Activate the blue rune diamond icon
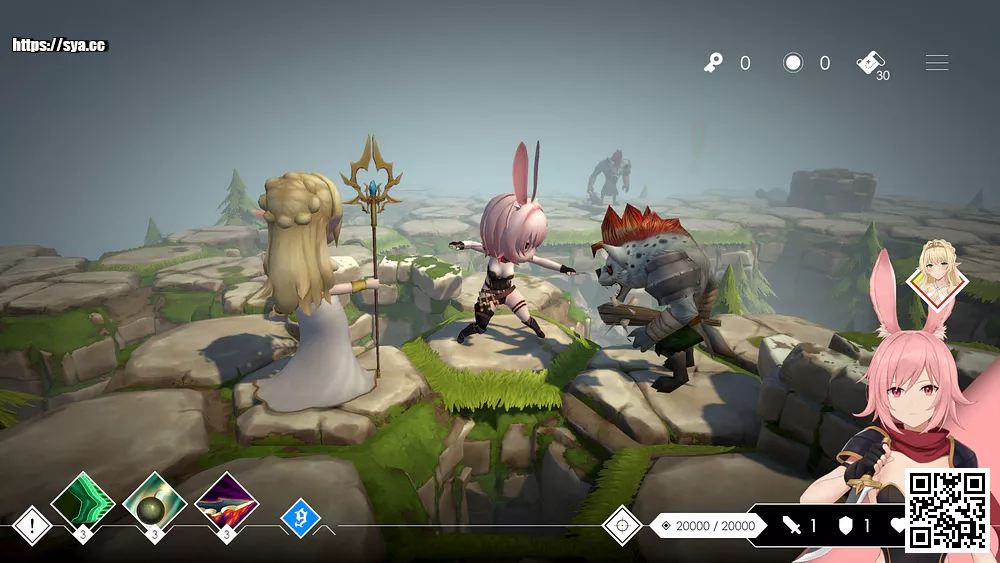The height and width of the screenshot is (563, 1000). pyautogui.click(x=300, y=518)
